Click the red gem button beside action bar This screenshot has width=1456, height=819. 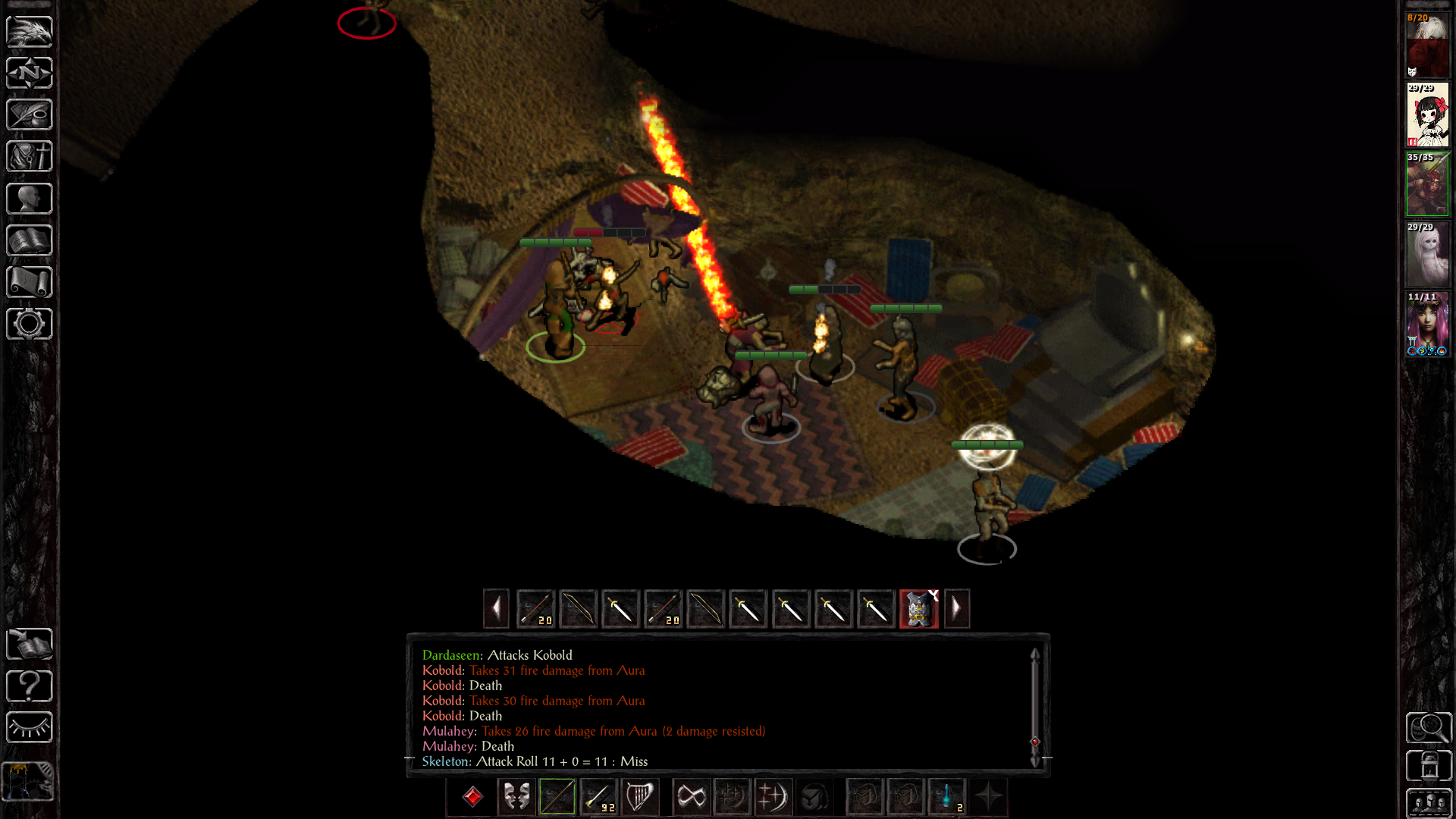pyautogui.click(x=472, y=797)
